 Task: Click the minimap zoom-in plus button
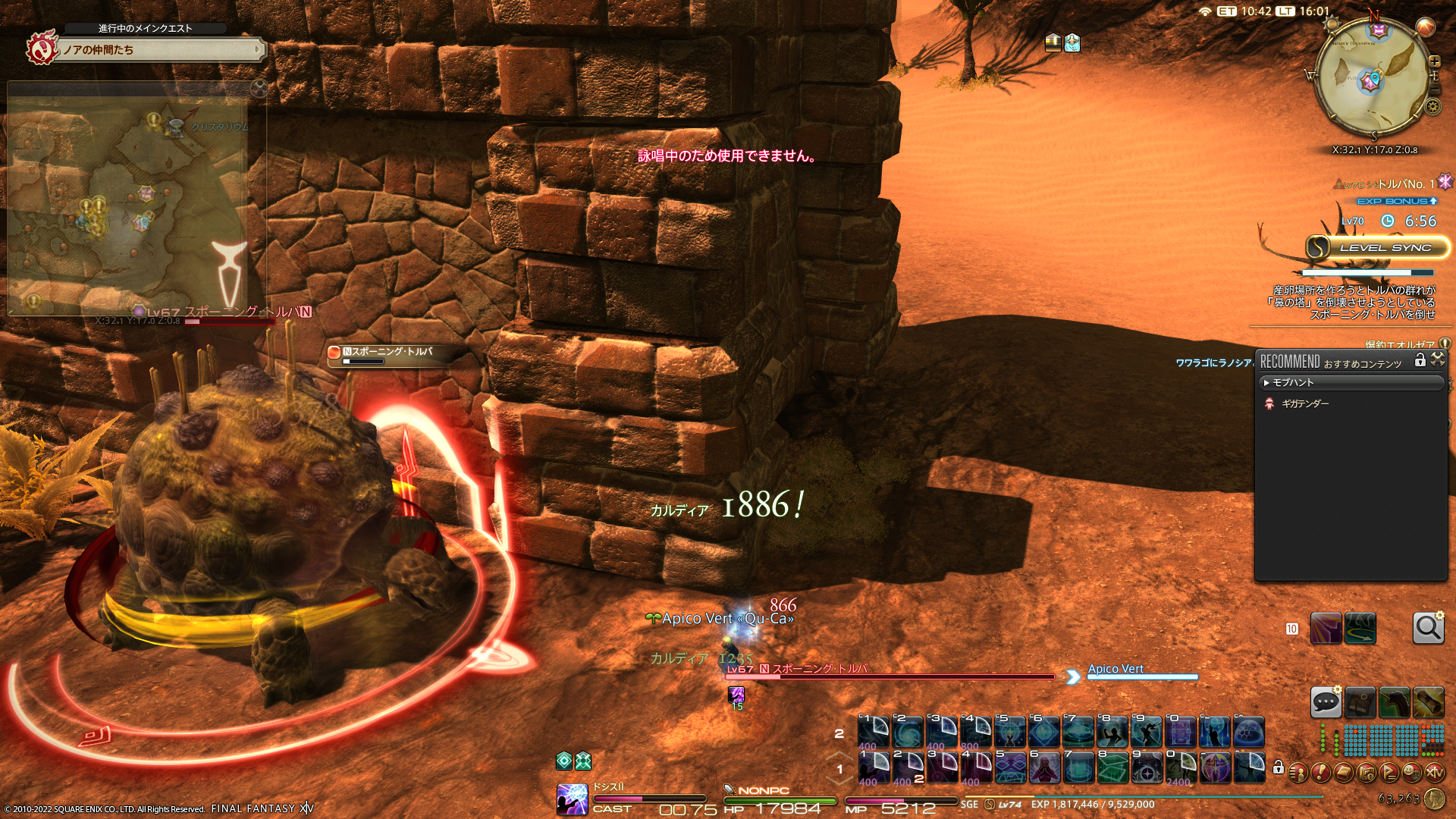(1434, 61)
